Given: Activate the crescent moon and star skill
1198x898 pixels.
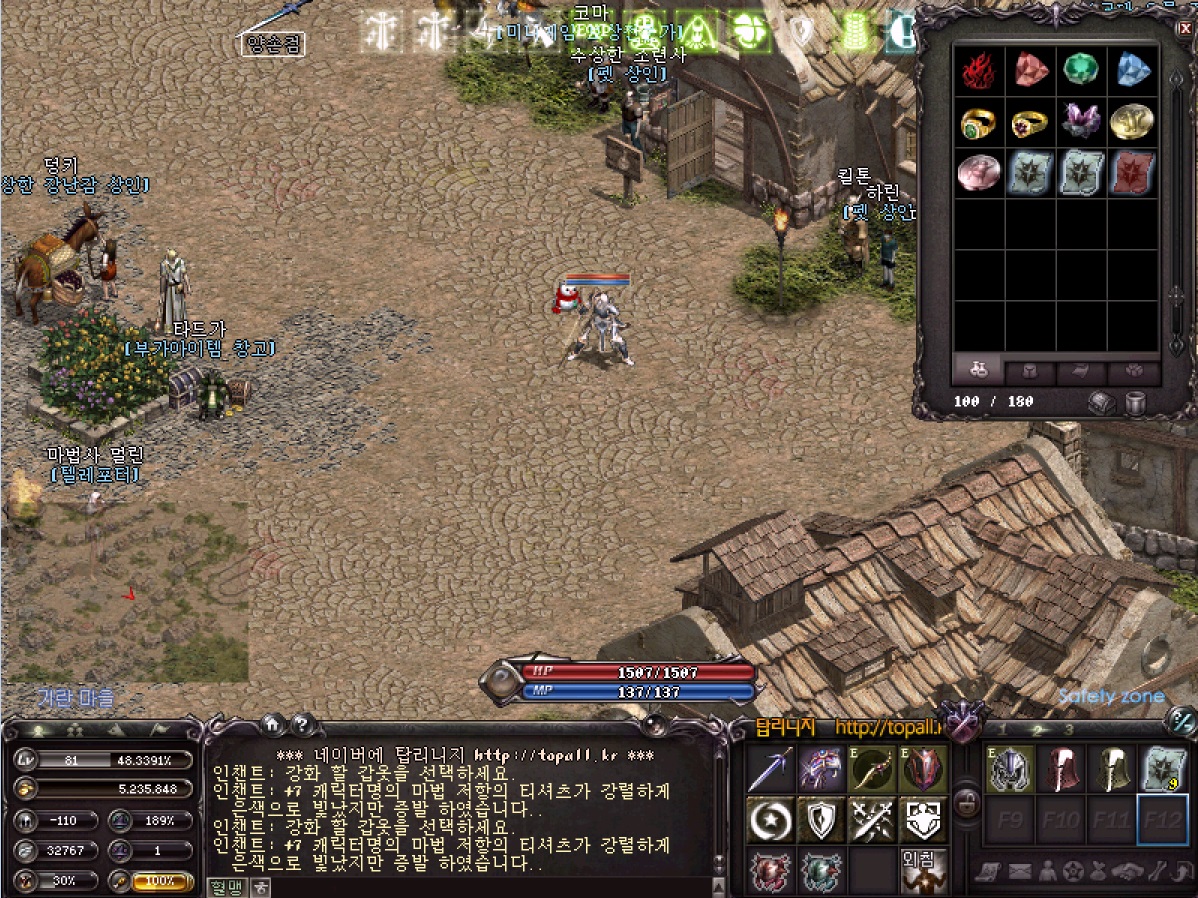Looking at the screenshot, I should pyautogui.click(x=771, y=820).
